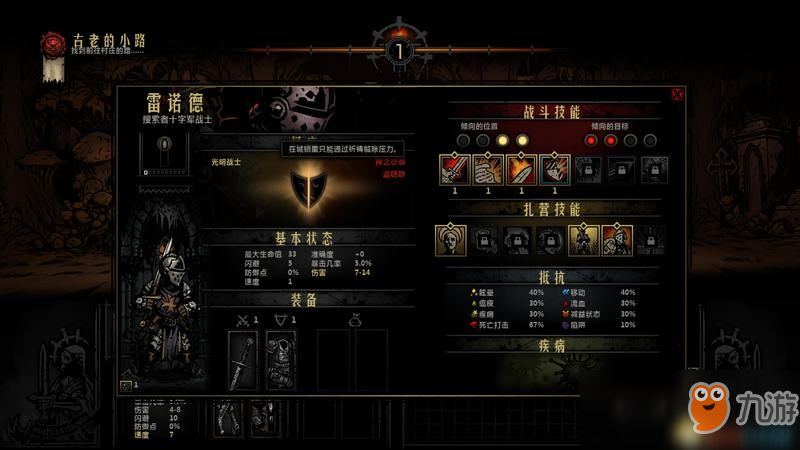Viewport: 800px width, 450px height.
Task: Click the glowing shield emblem
Action: tap(306, 188)
